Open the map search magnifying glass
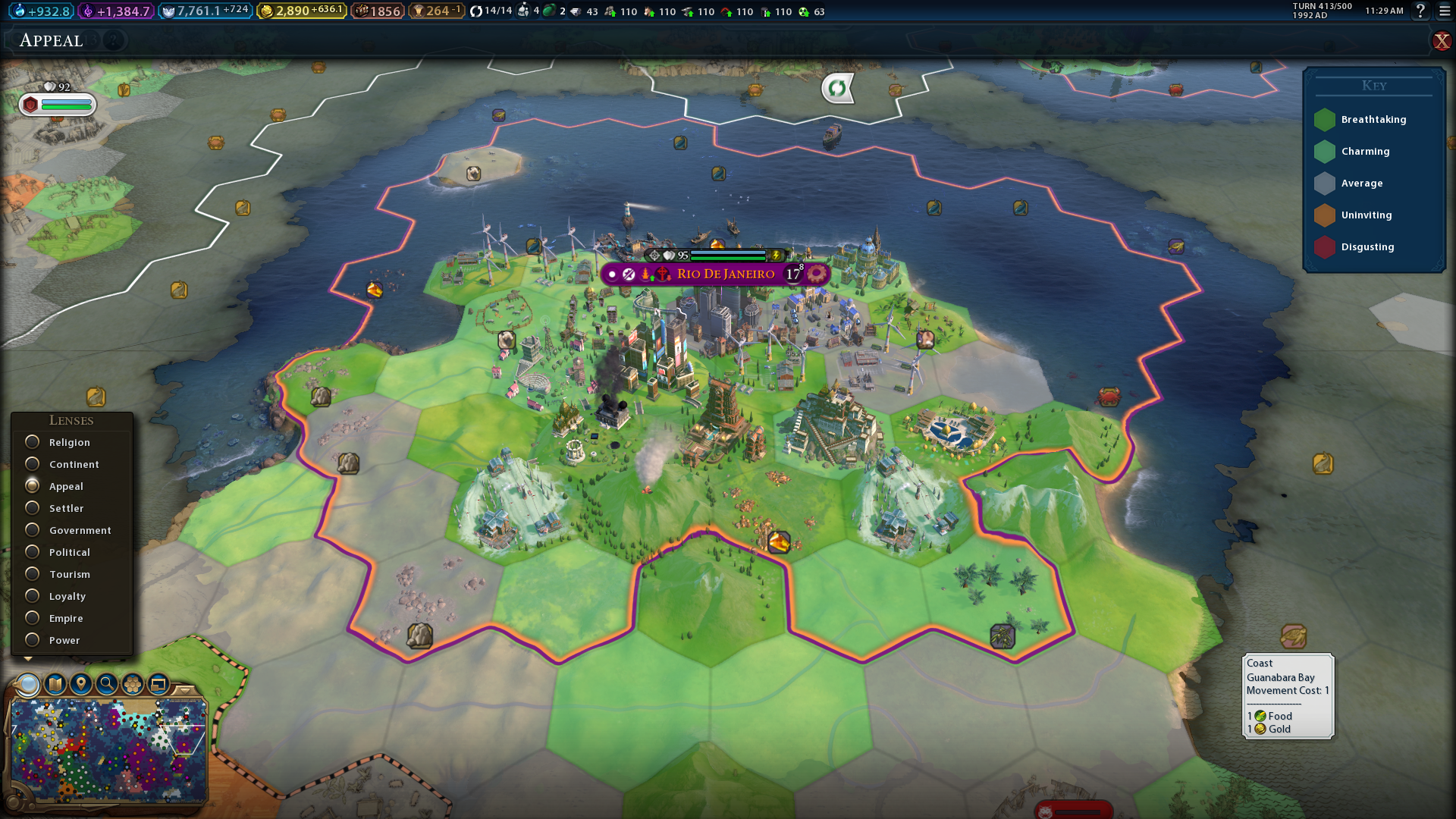1456x819 pixels. click(x=107, y=685)
